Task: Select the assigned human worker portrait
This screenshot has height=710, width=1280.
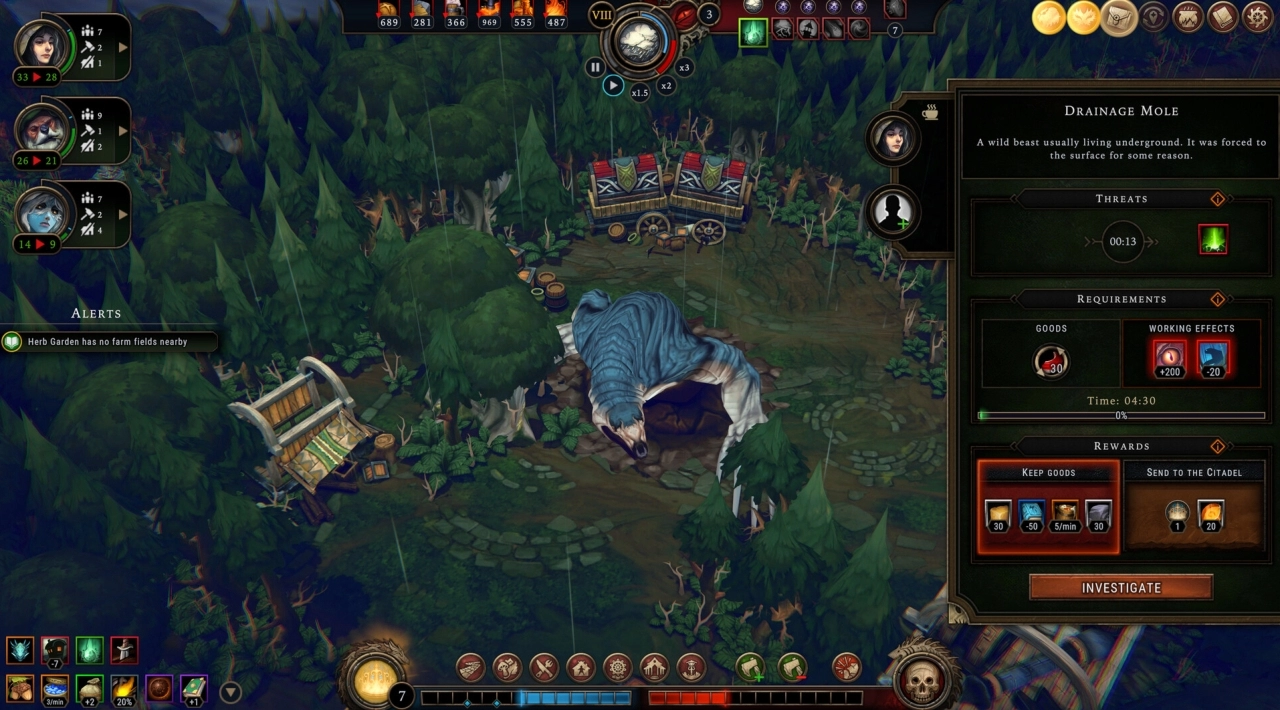Action: pos(892,138)
